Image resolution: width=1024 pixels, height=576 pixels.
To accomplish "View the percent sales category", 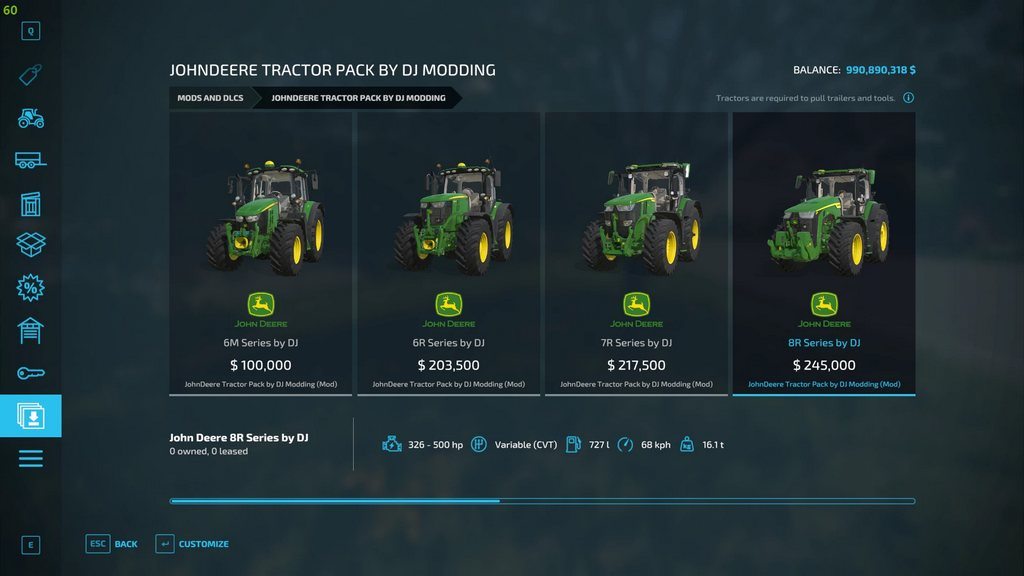I will pos(31,288).
